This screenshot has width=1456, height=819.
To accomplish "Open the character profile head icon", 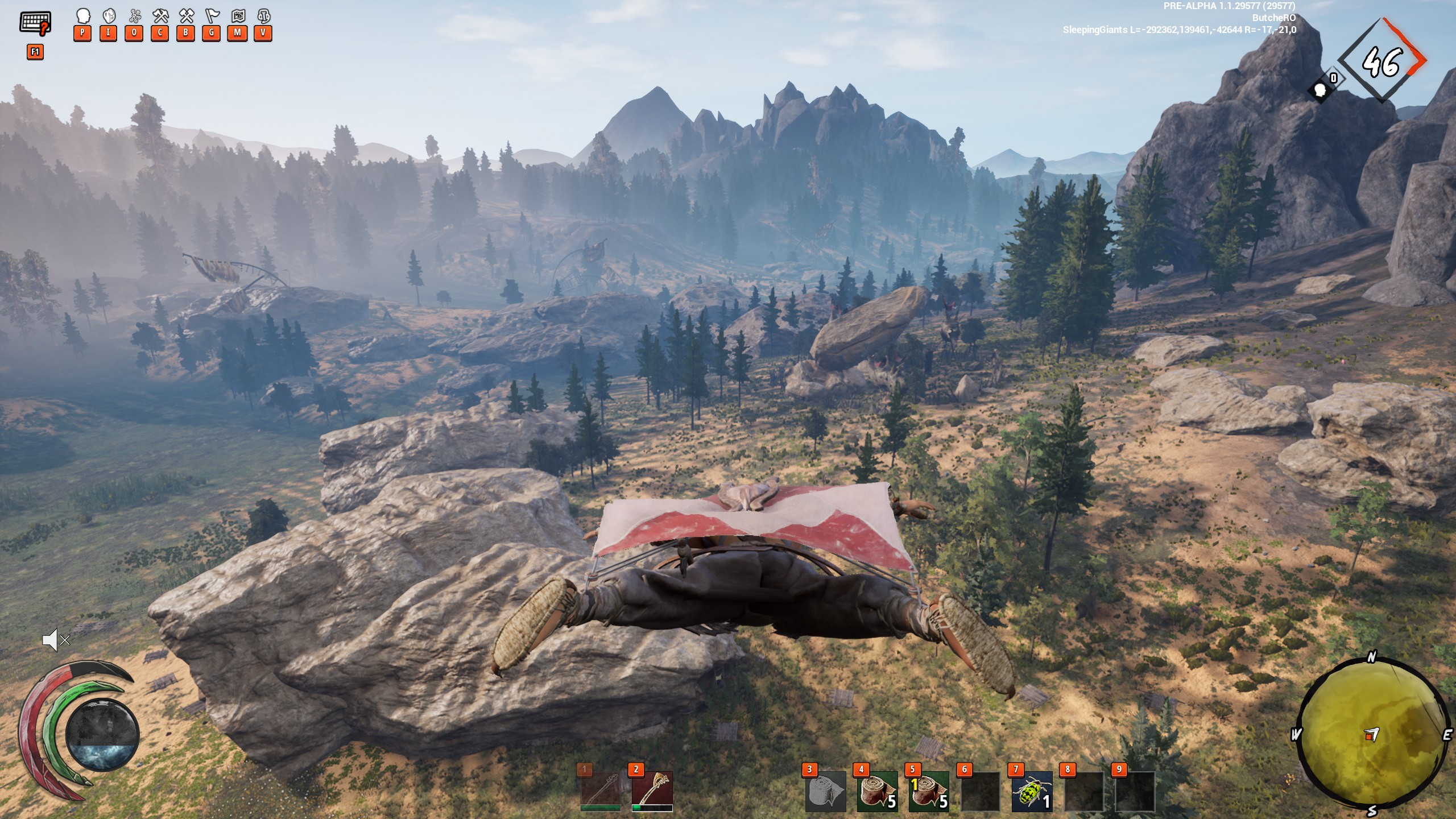I will (82, 16).
